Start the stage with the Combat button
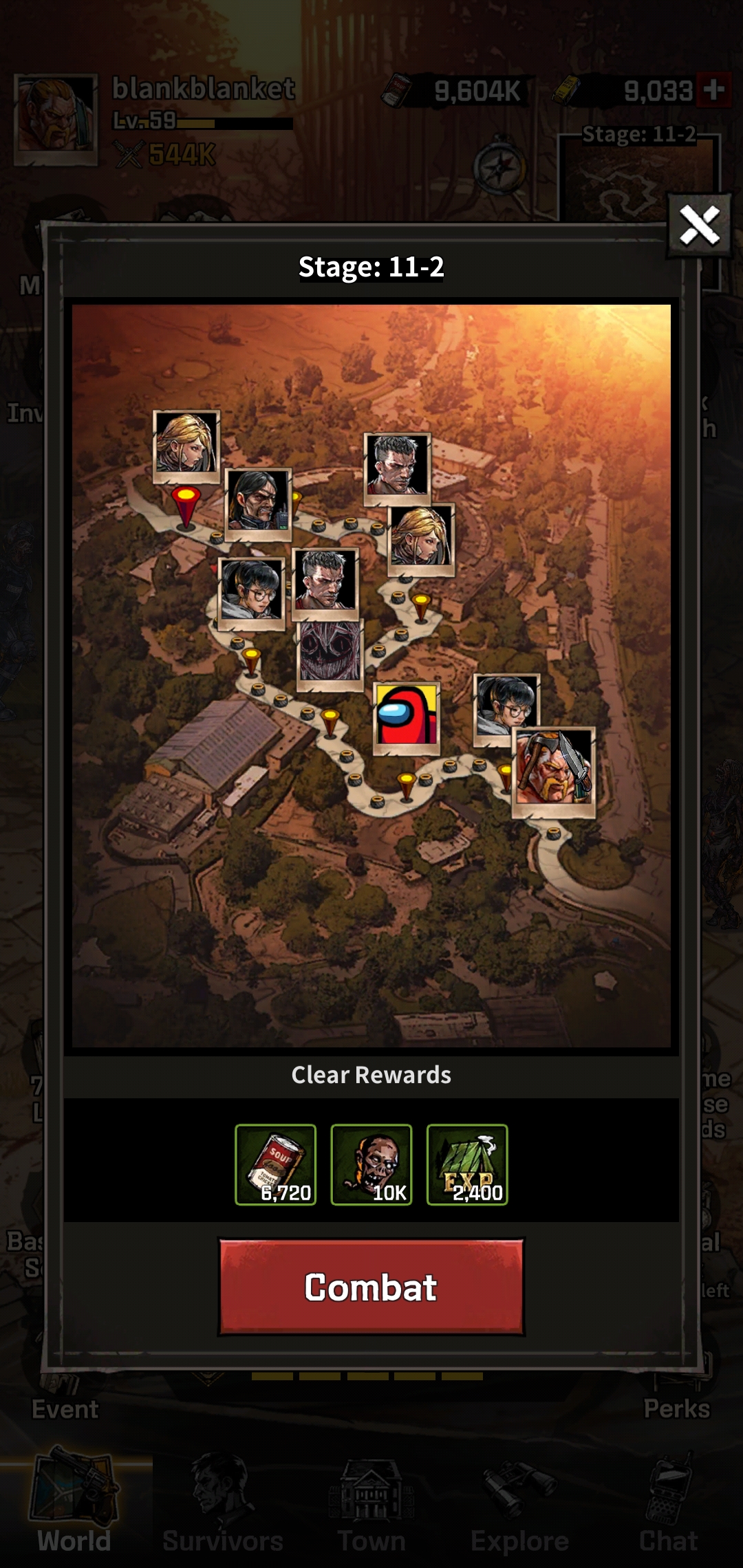Screen dimensions: 743x1568 pos(371,1287)
